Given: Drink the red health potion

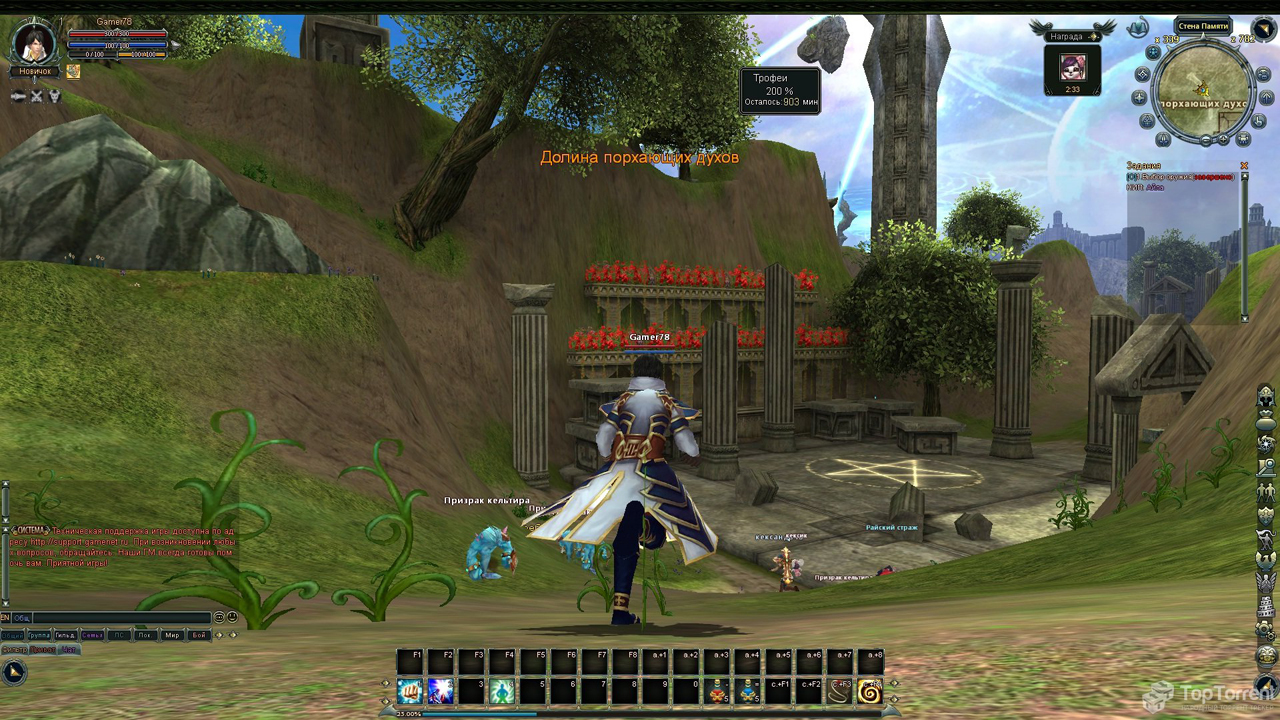Looking at the screenshot, I should (717, 690).
